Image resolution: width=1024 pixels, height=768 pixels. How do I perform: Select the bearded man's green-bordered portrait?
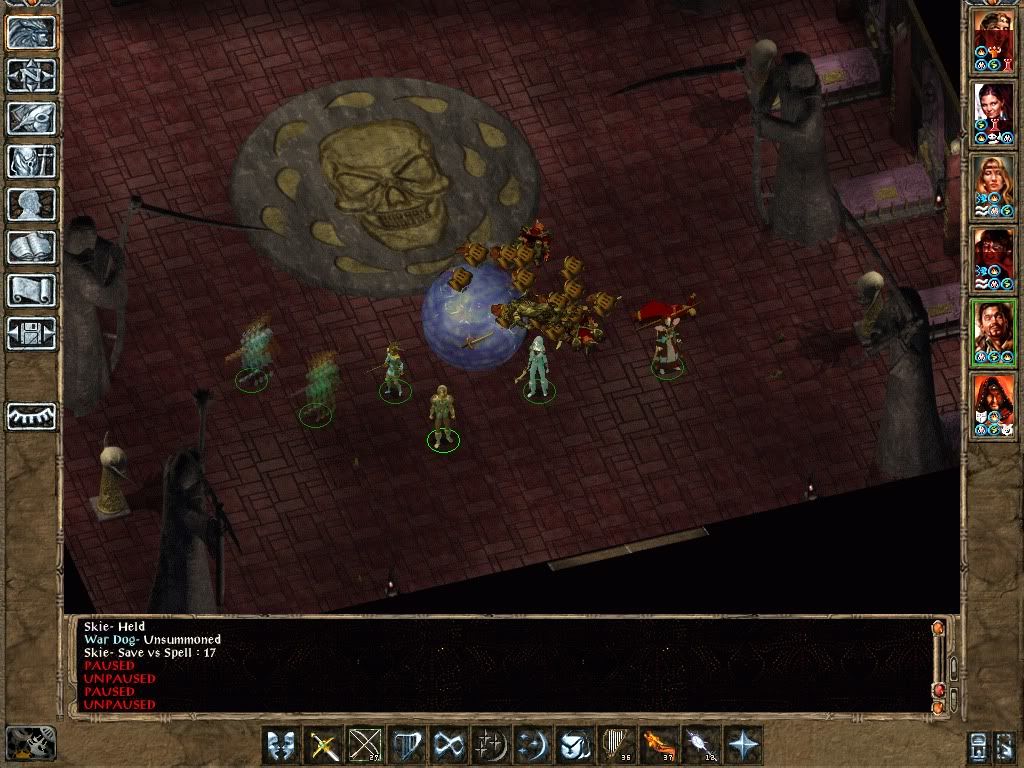[994, 333]
